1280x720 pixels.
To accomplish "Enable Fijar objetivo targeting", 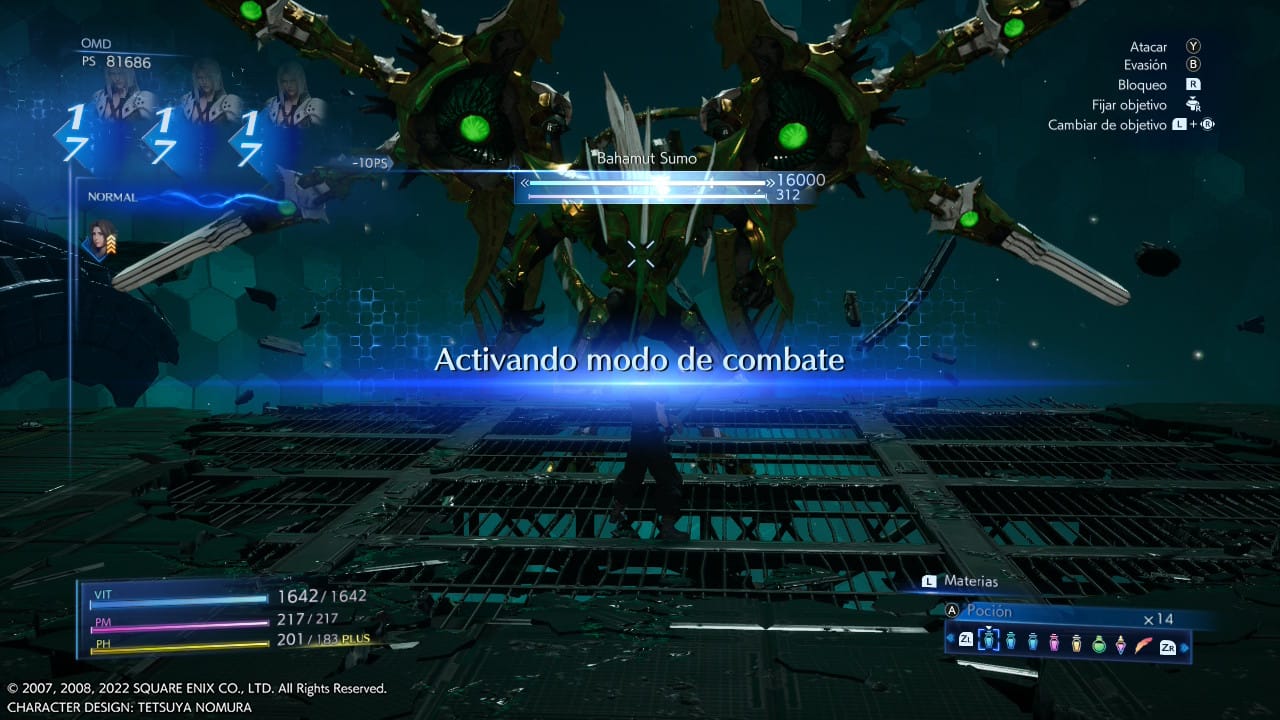I will (1192, 104).
